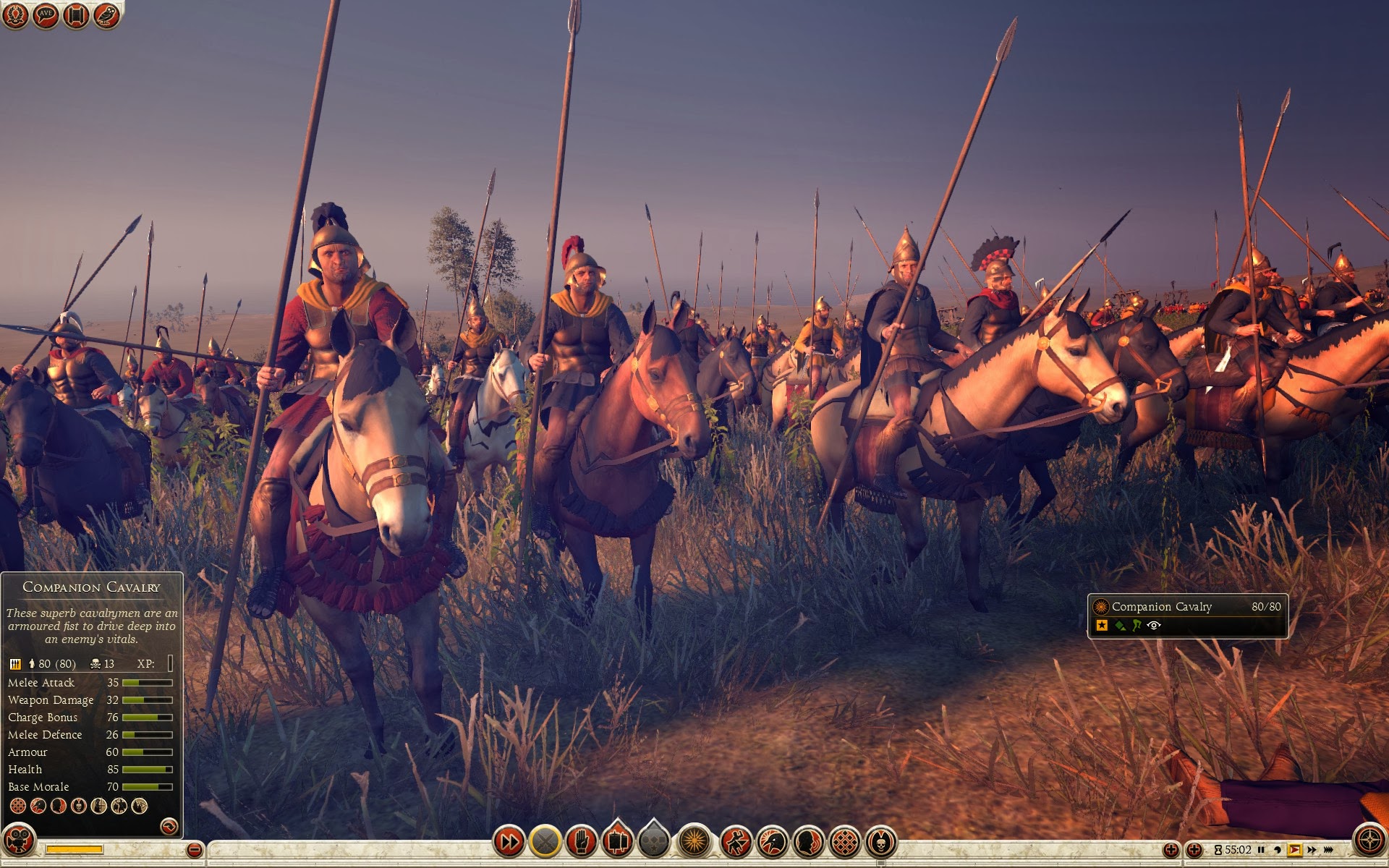Activate the diamond pattern formation ability
Viewport: 1389px width, 868px height.
coord(845,841)
